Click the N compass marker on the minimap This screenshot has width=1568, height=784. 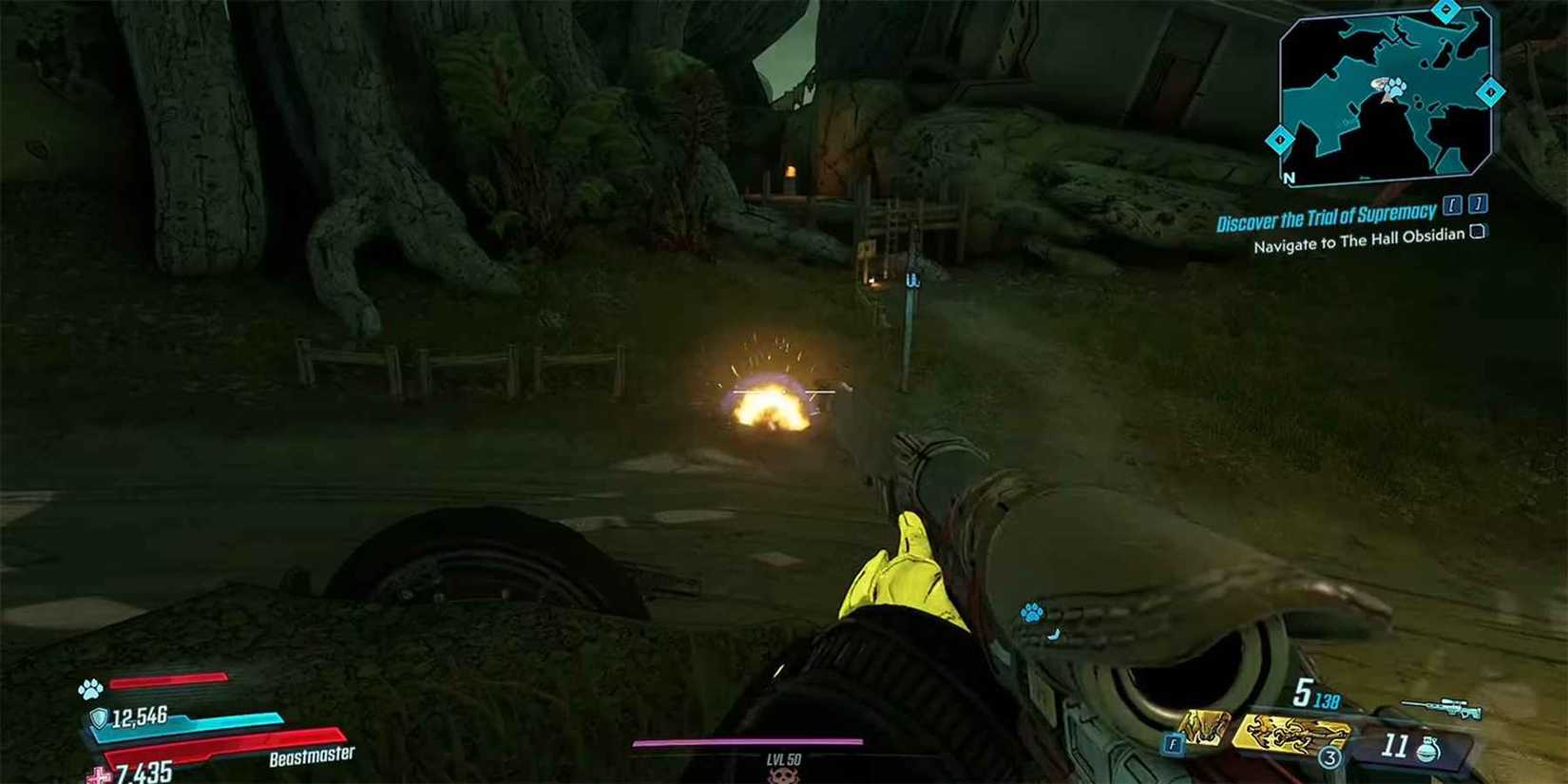tap(1287, 179)
